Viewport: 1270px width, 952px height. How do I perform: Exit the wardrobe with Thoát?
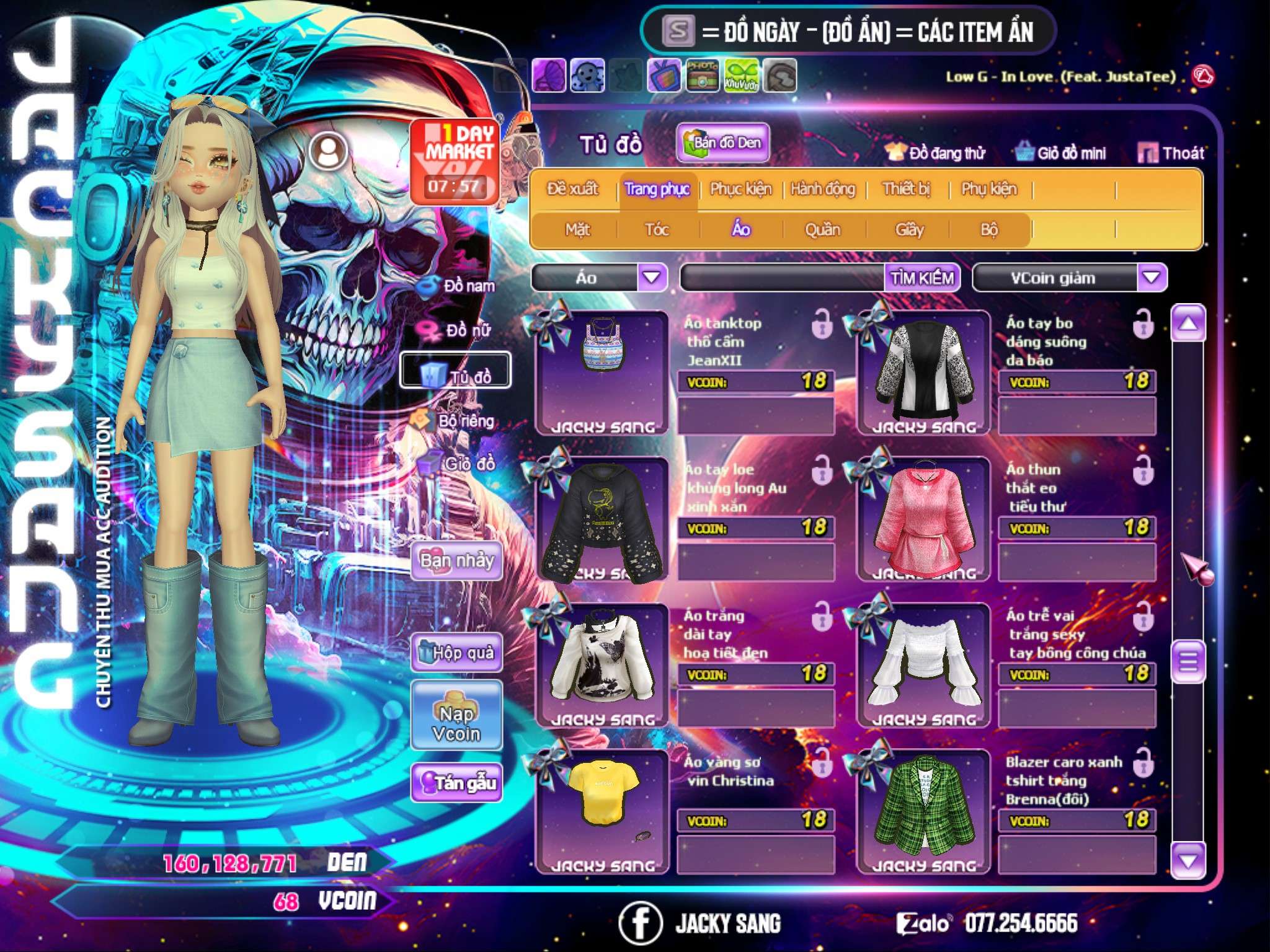point(1171,153)
